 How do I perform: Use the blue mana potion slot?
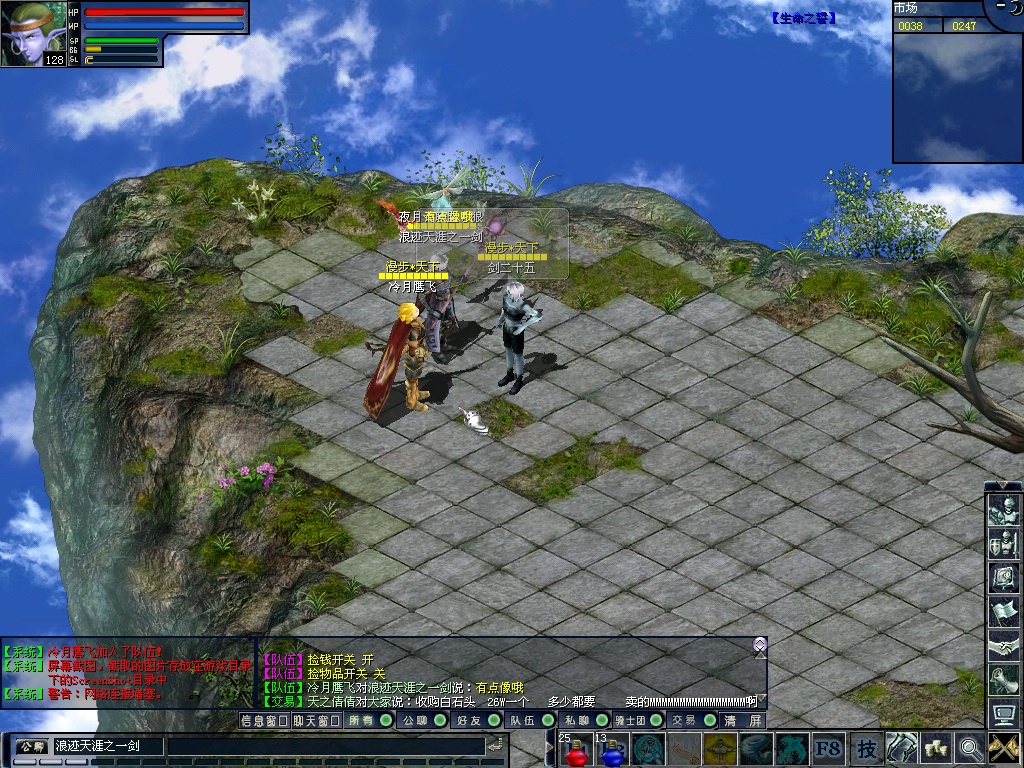click(x=611, y=749)
